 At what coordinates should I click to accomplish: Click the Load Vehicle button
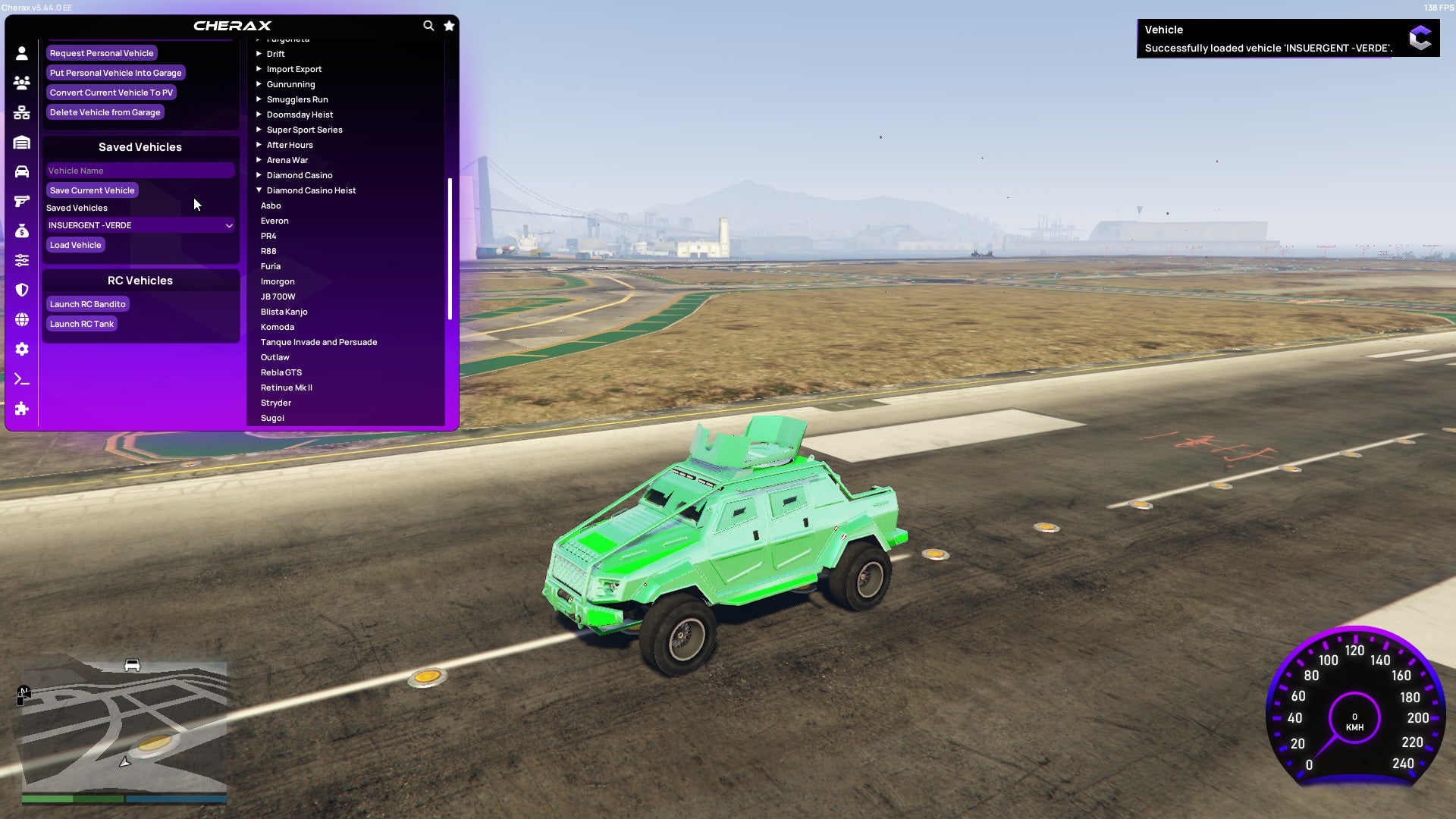coord(75,244)
